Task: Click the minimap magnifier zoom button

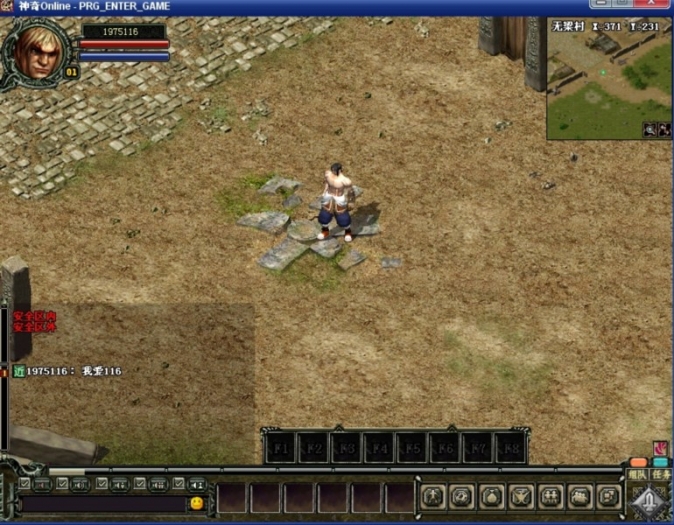Action: click(650, 129)
